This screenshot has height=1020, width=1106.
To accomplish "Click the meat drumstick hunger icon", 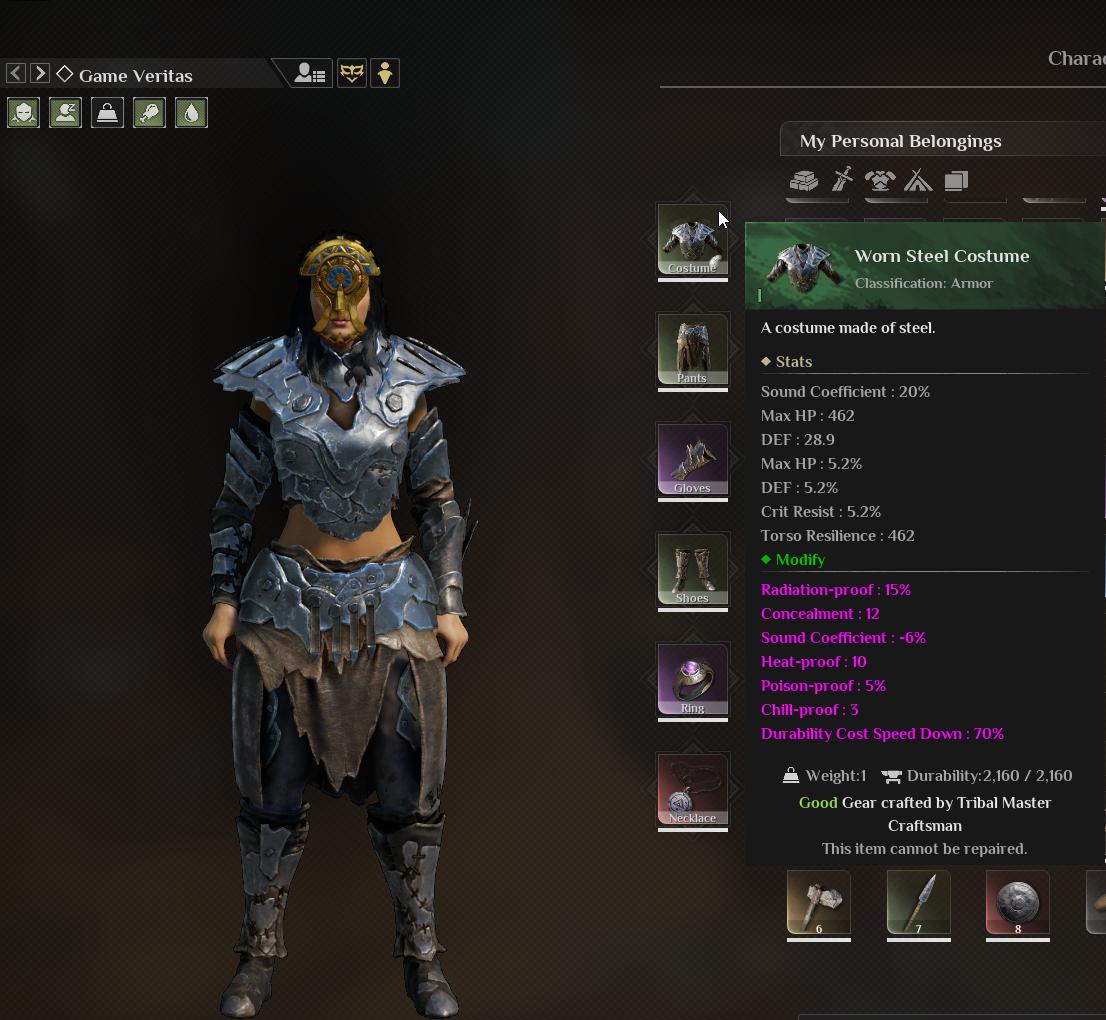I will pyautogui.click(x=149, y=112).
